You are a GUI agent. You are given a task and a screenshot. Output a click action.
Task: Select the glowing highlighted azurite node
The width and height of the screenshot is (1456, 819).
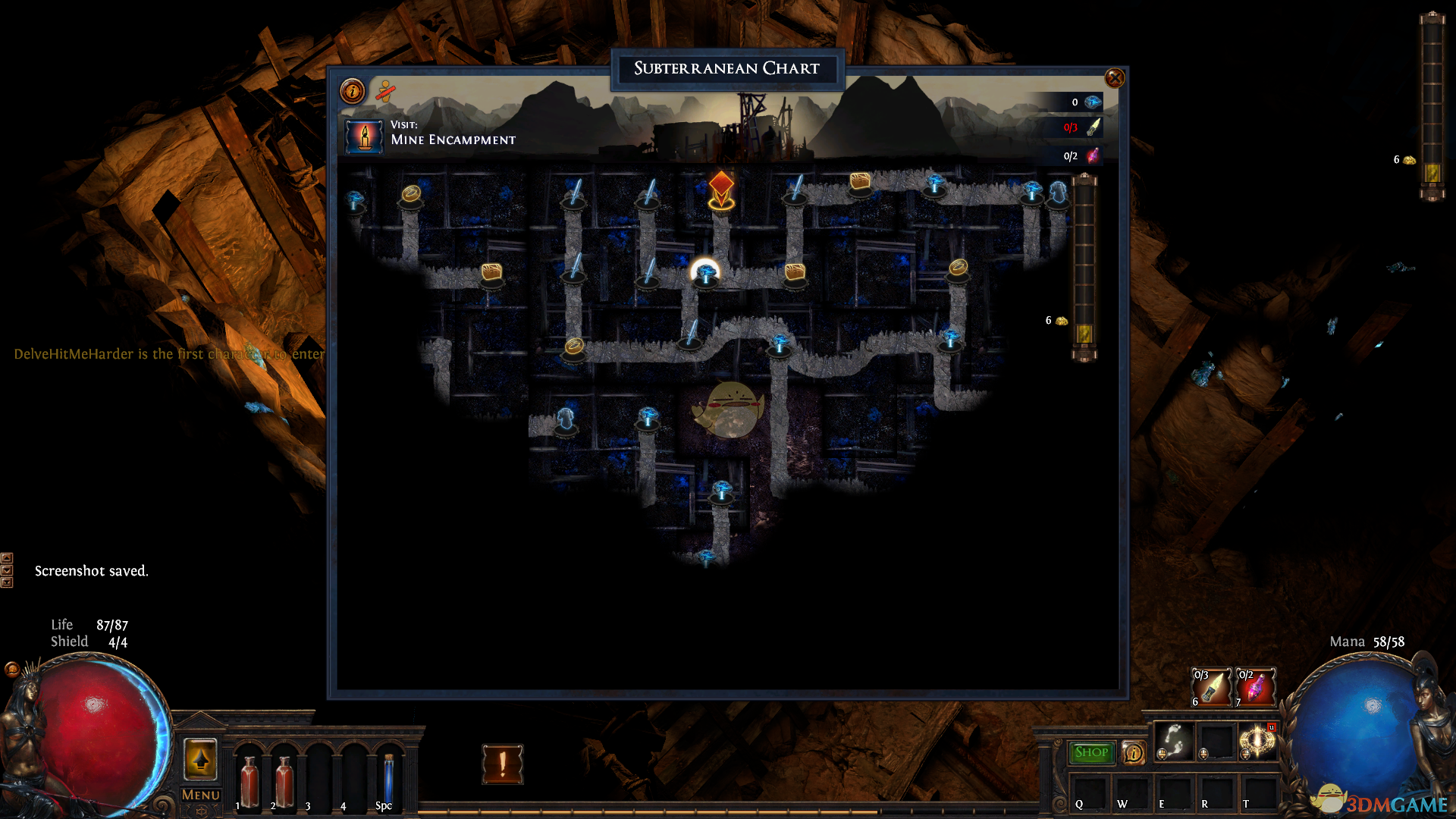(x=705, y=272)
